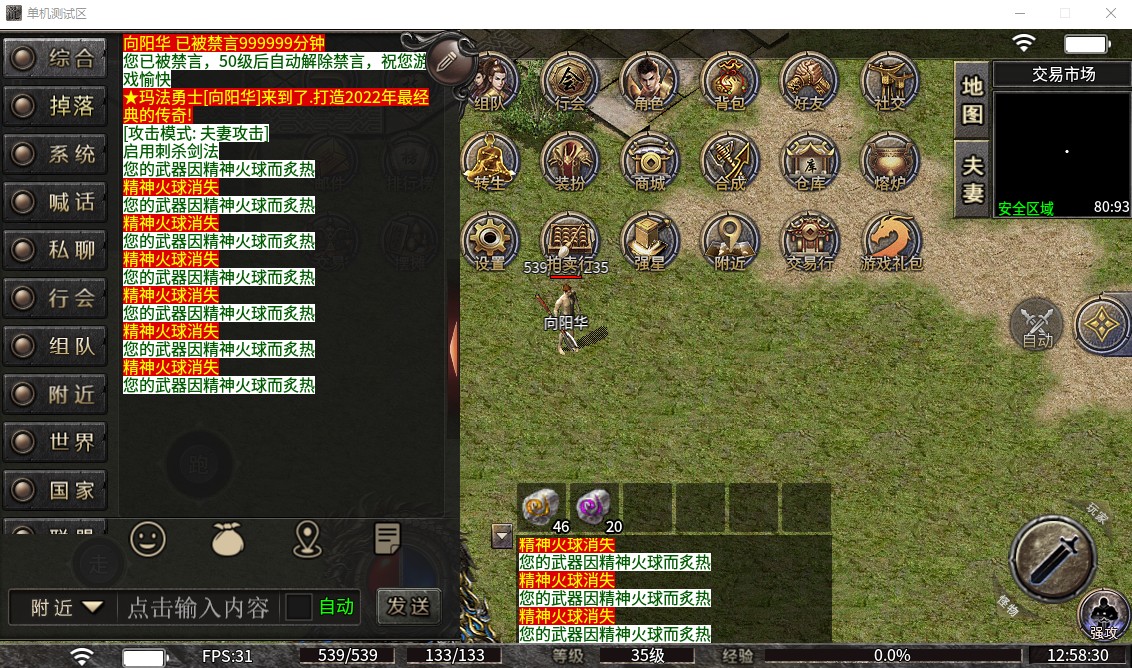Viewport: 1132px width, 668px height.
Task: Use the grey scroll item with count 46
Action: click(542, 506)
